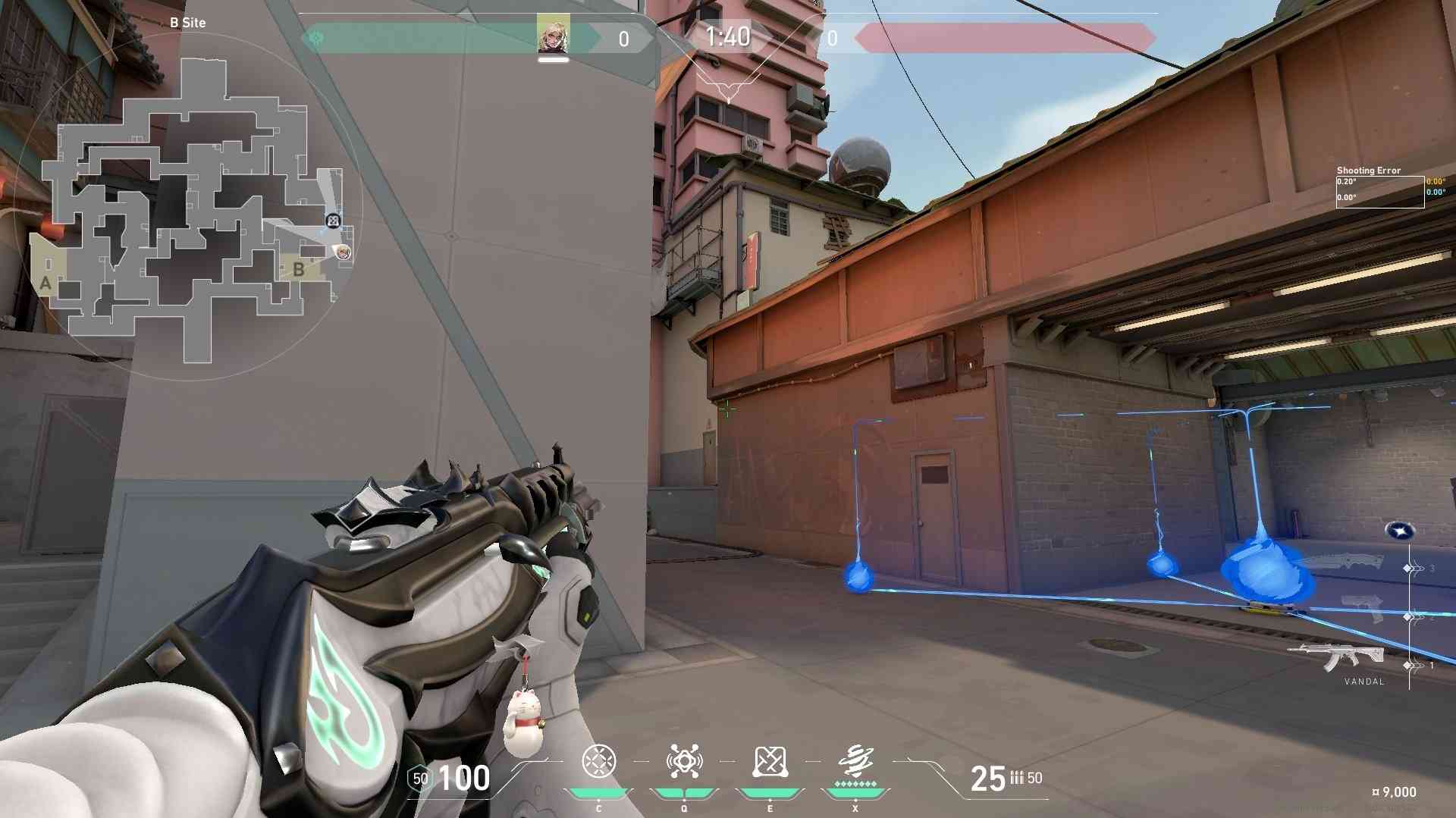This screenshot has height=818, width=1456.
Task: Choose the Barrier Mesh ability icon
Action: coord(770,761)
